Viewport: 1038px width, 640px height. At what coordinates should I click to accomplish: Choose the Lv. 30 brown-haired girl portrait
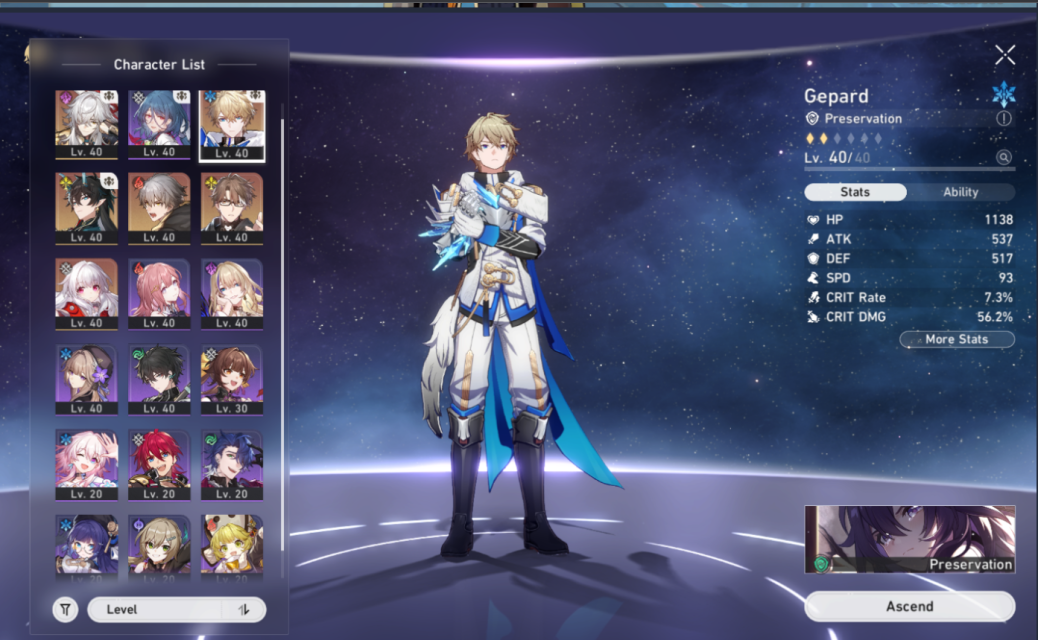[x=232, y=379]
